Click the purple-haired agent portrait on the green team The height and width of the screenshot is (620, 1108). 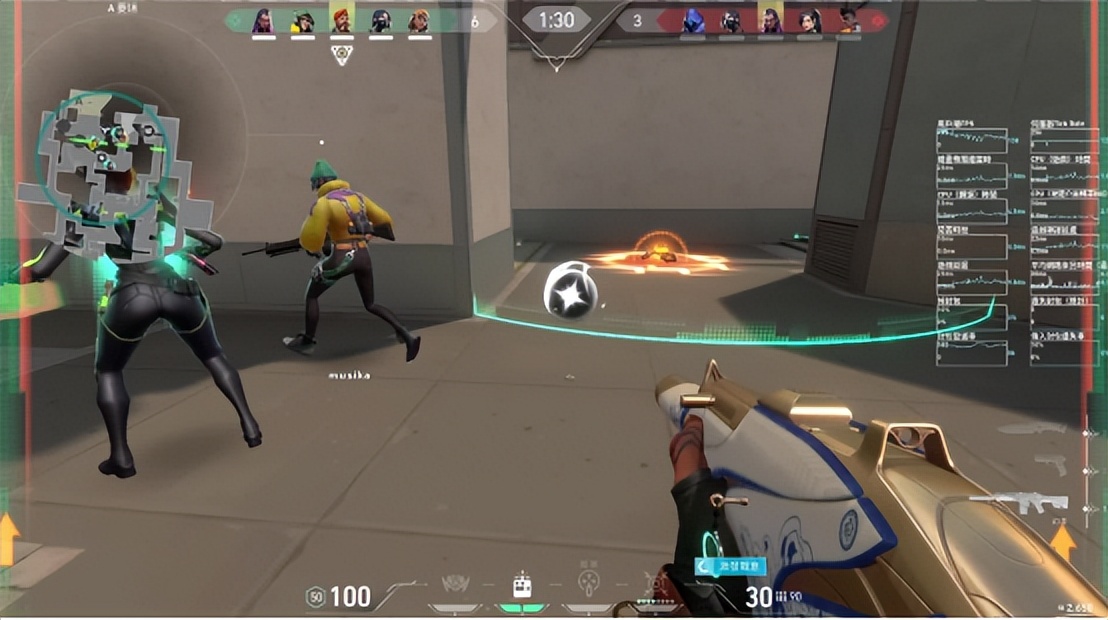click(263, 20)
